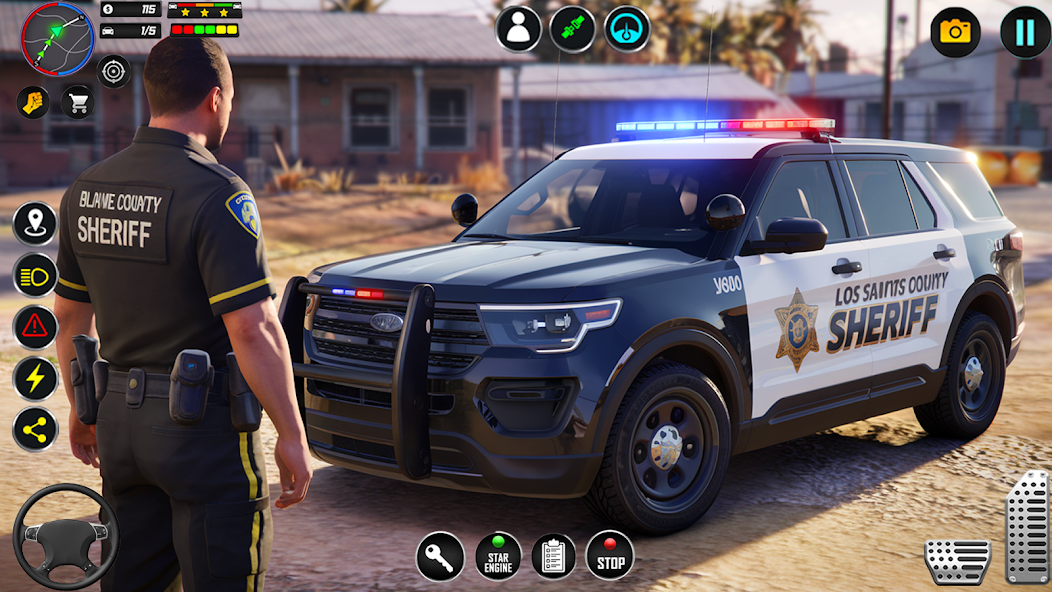The image size is (1052, 592).
Task: Turn on the hazard warning triangle
Action: [35, 327]
